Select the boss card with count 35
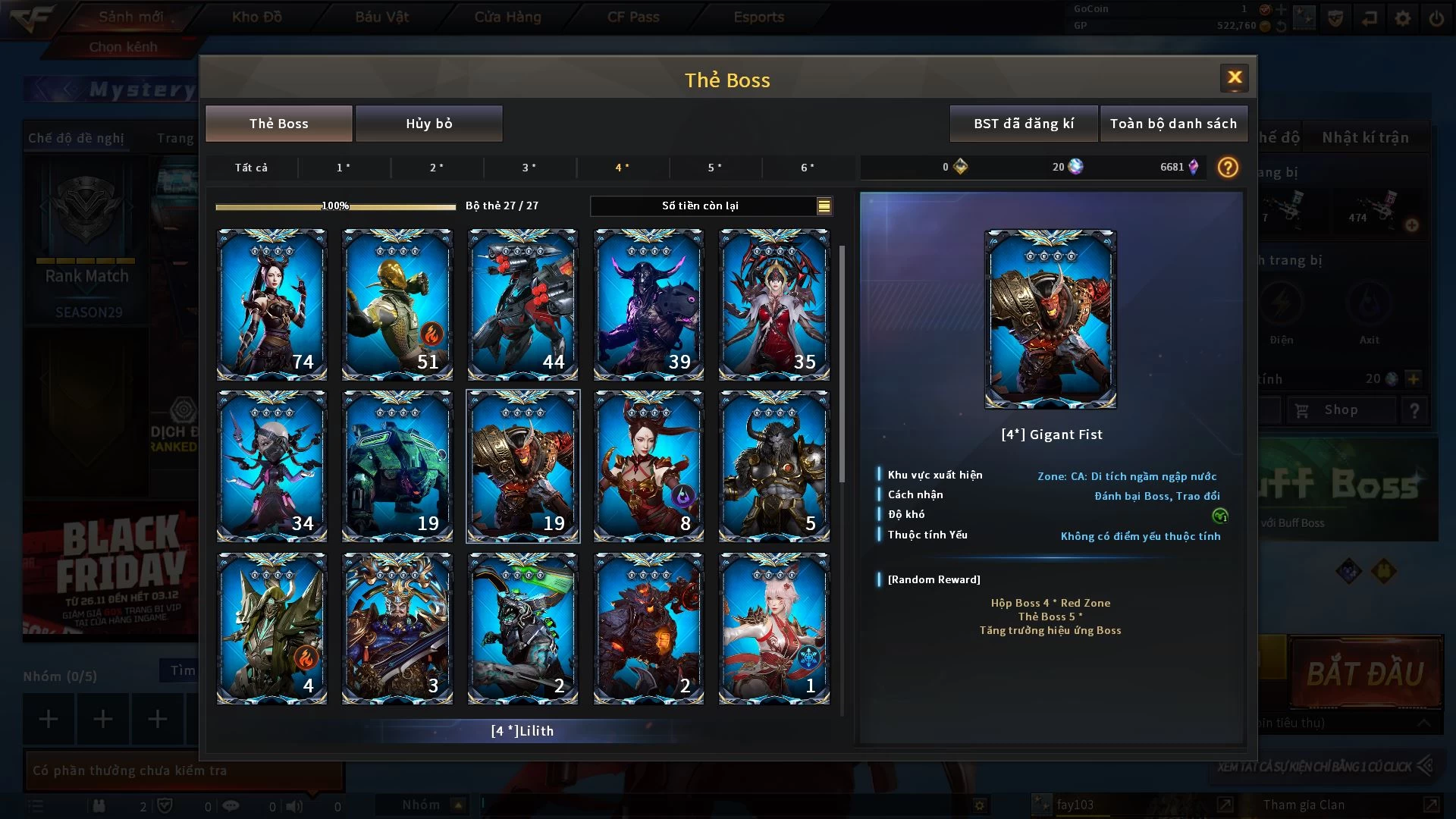1456x819 pixels. tap(773, 304)
